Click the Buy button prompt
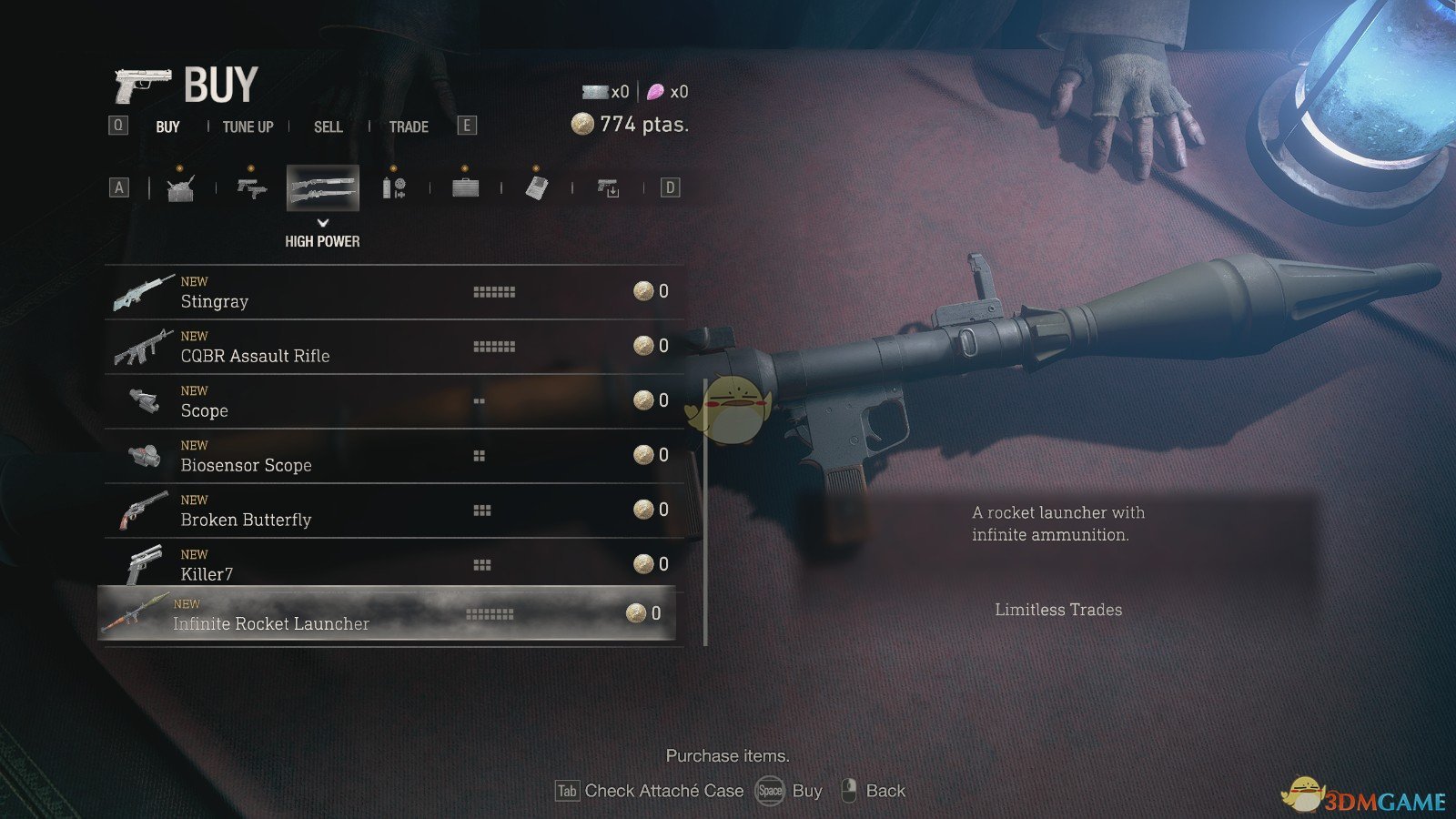Screen dimensions: 1456x819 [x=790, y=791]
